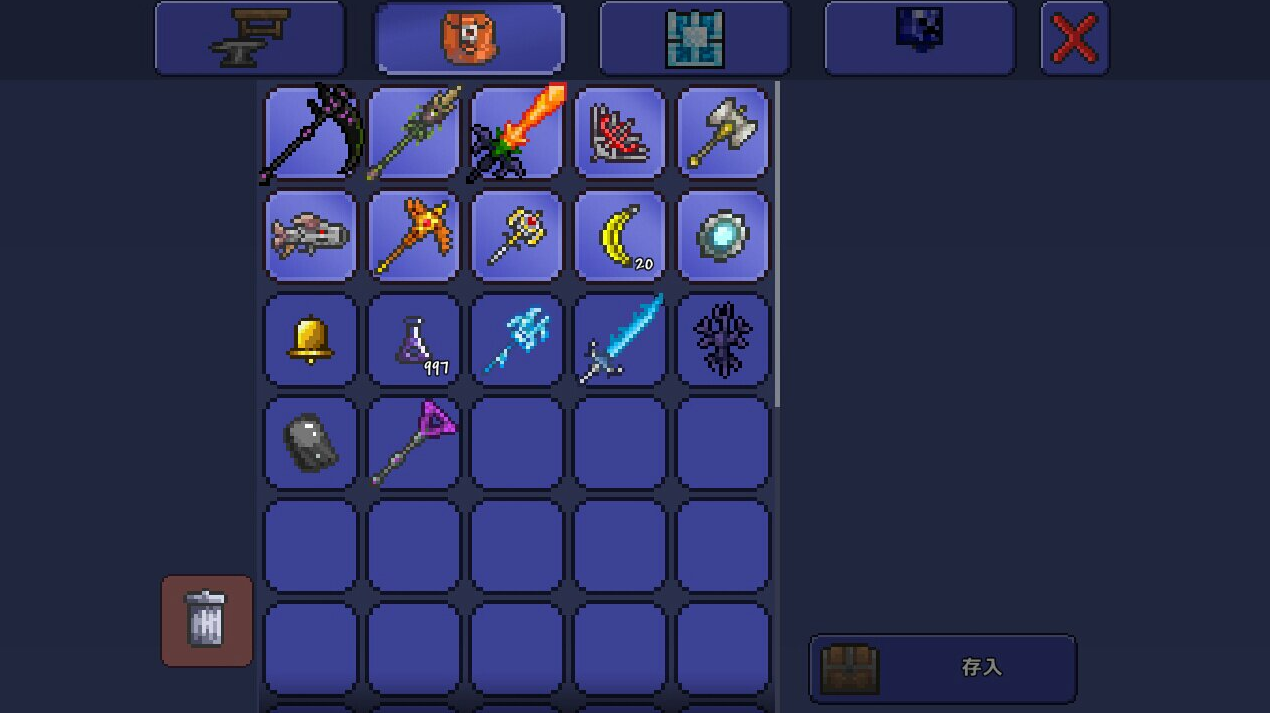The image size is (1270, 713).
Task: Select the trash can slot
Action: [x=207, y=620]
